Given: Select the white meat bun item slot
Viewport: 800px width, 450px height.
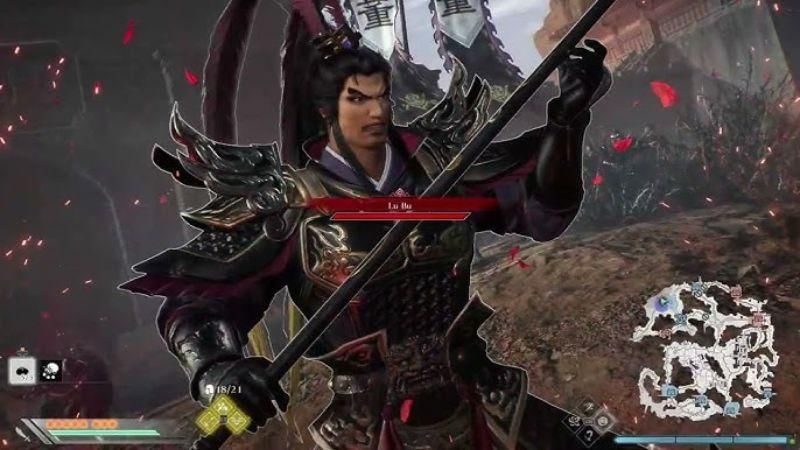Looking at the screenshot, I should (x=21, y=370).
